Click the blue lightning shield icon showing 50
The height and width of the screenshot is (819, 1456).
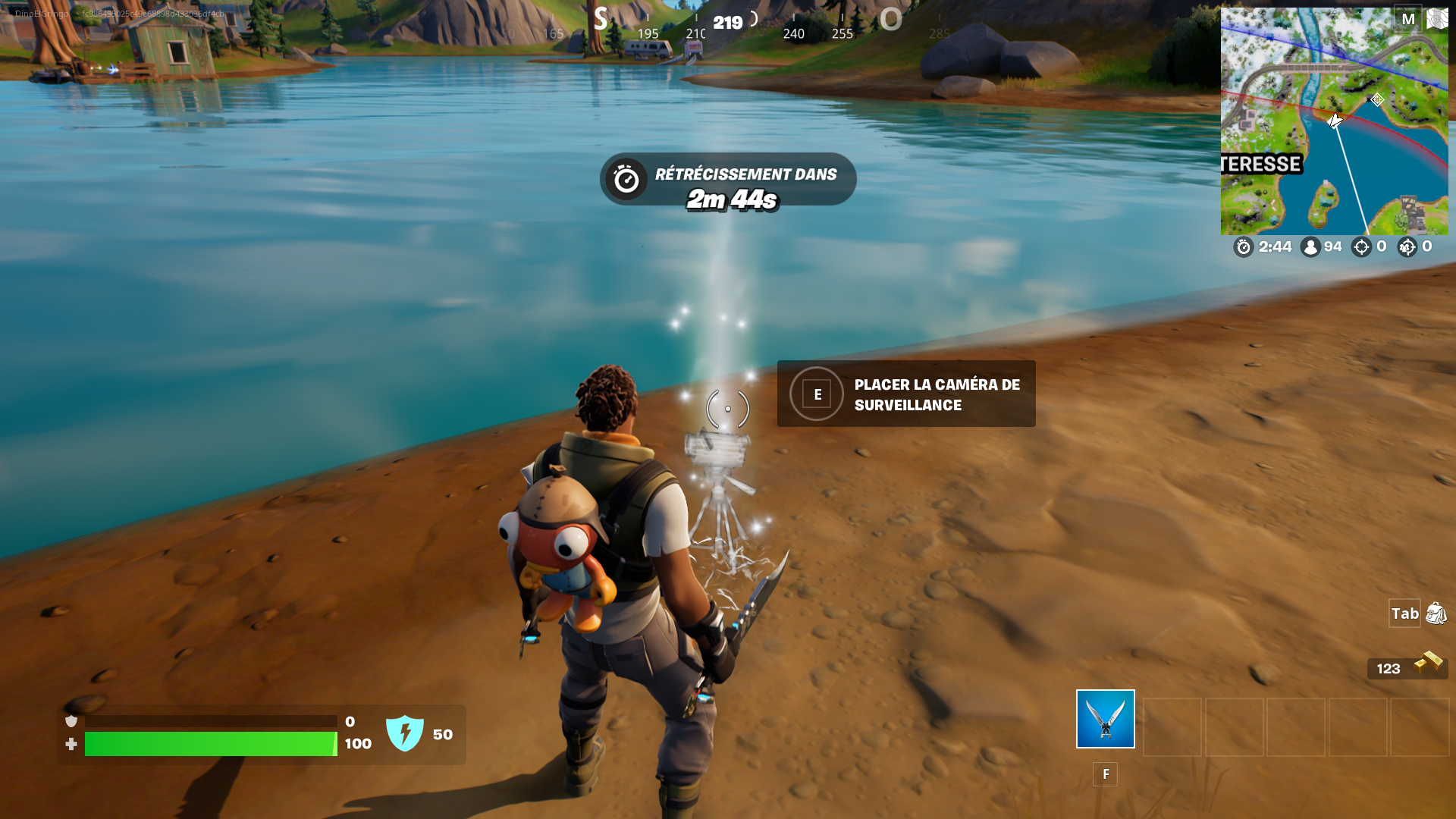[x=406, y=733]
